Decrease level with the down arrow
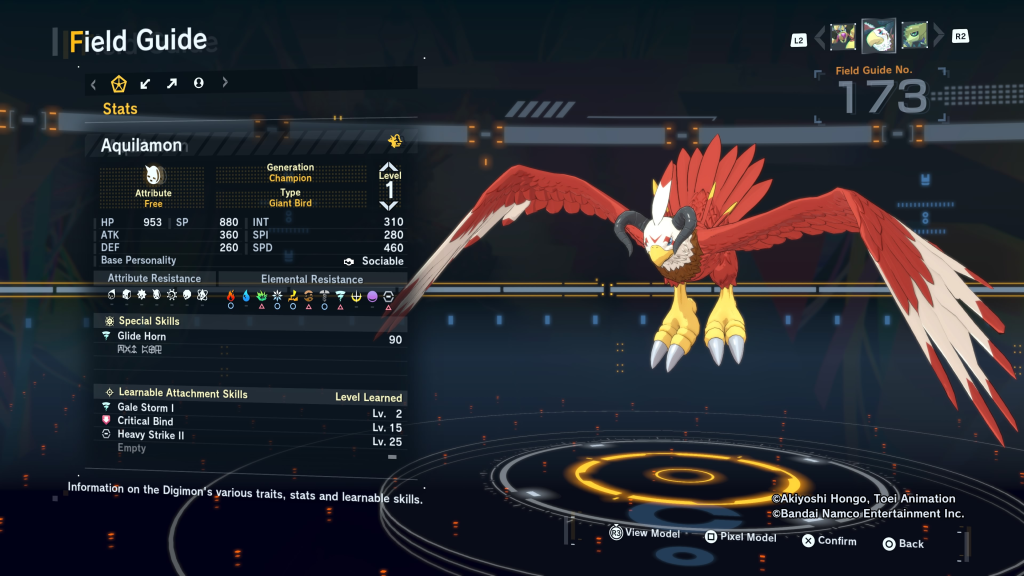The width and height of the screenshot is (1024, 576). [389, 205]
